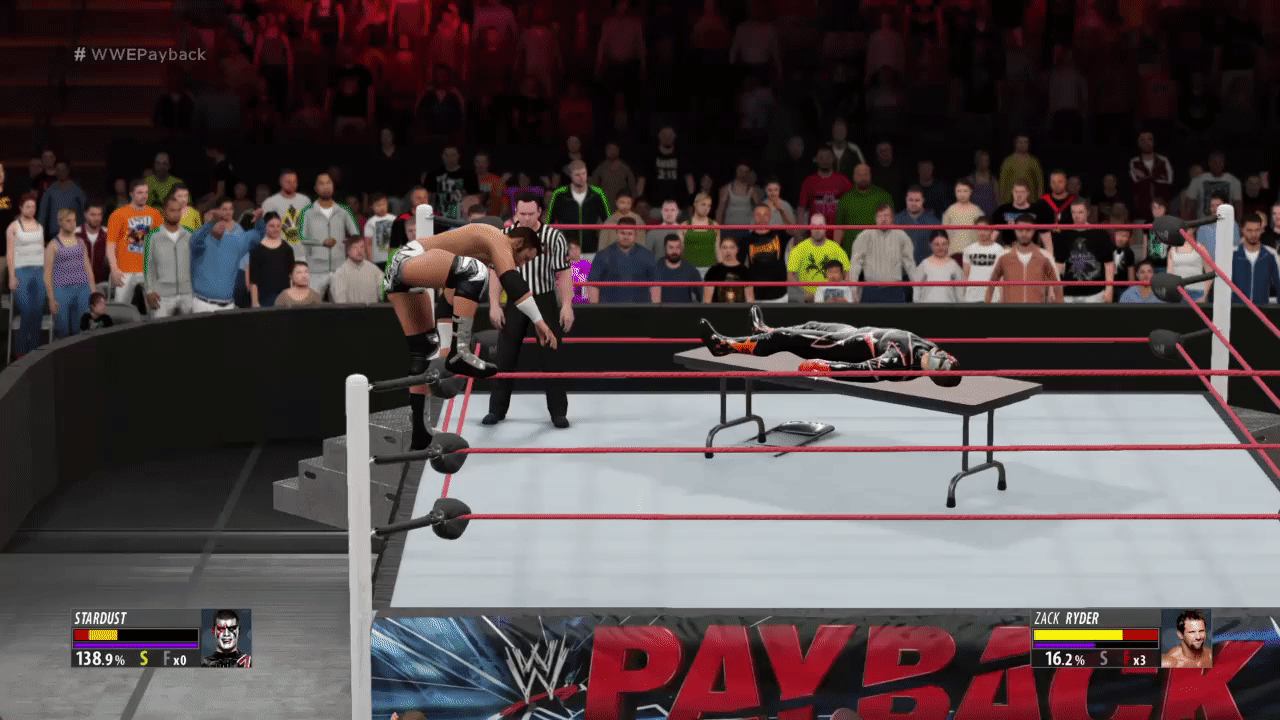The width and height of the screenshot is (1280, 720).
Task: Select Zack Ryder's portrait icon
Action: pos(1186,638)
